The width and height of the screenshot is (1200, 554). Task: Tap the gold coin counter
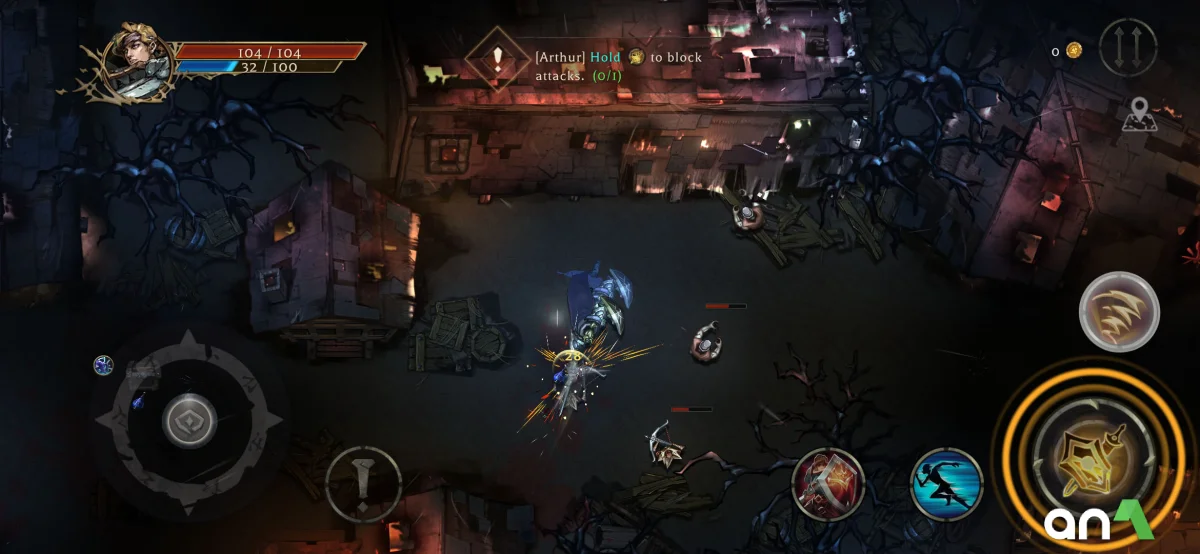[1067, 51]
